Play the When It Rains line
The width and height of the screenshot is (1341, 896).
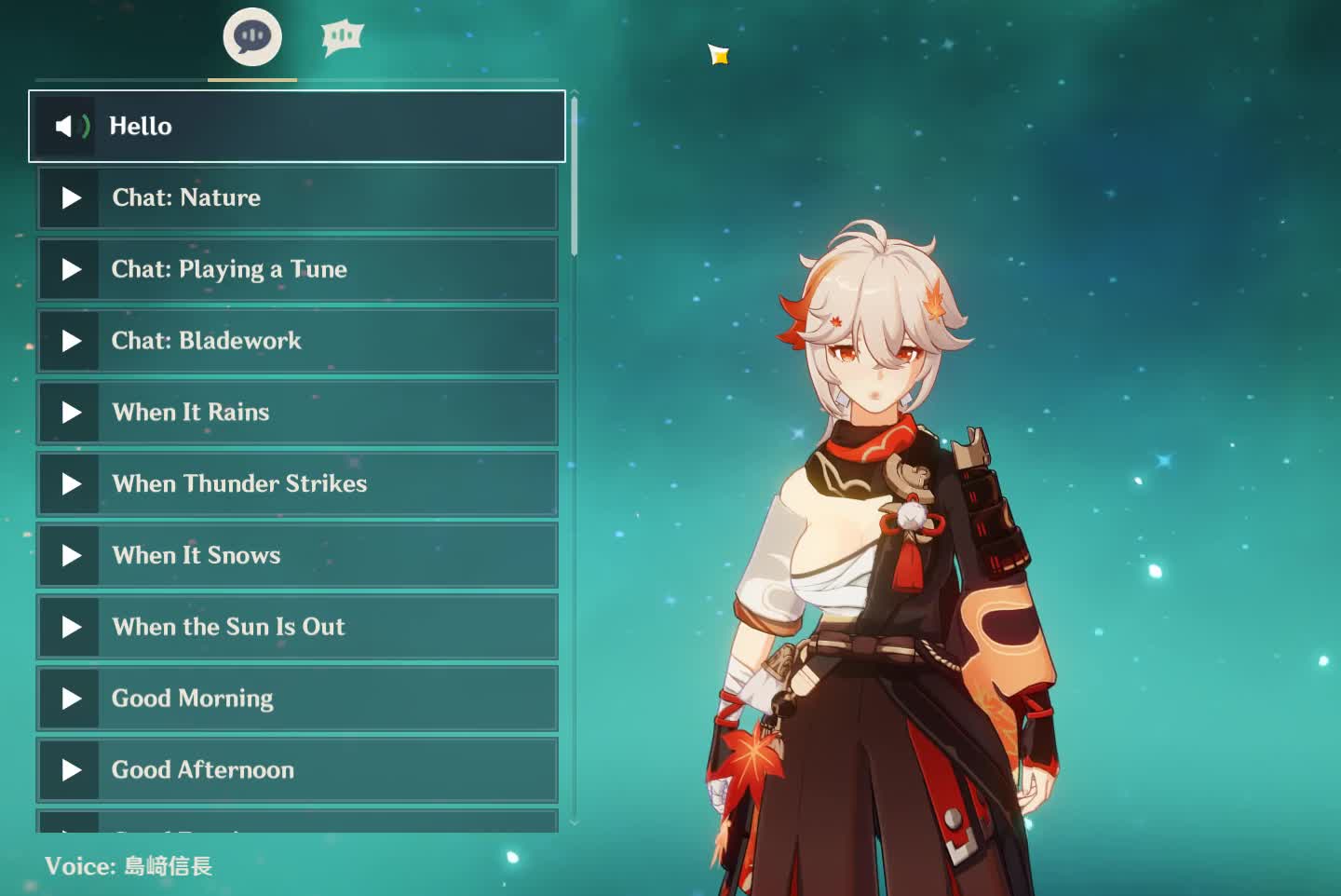pyautogui.click(x=297, y=413)
